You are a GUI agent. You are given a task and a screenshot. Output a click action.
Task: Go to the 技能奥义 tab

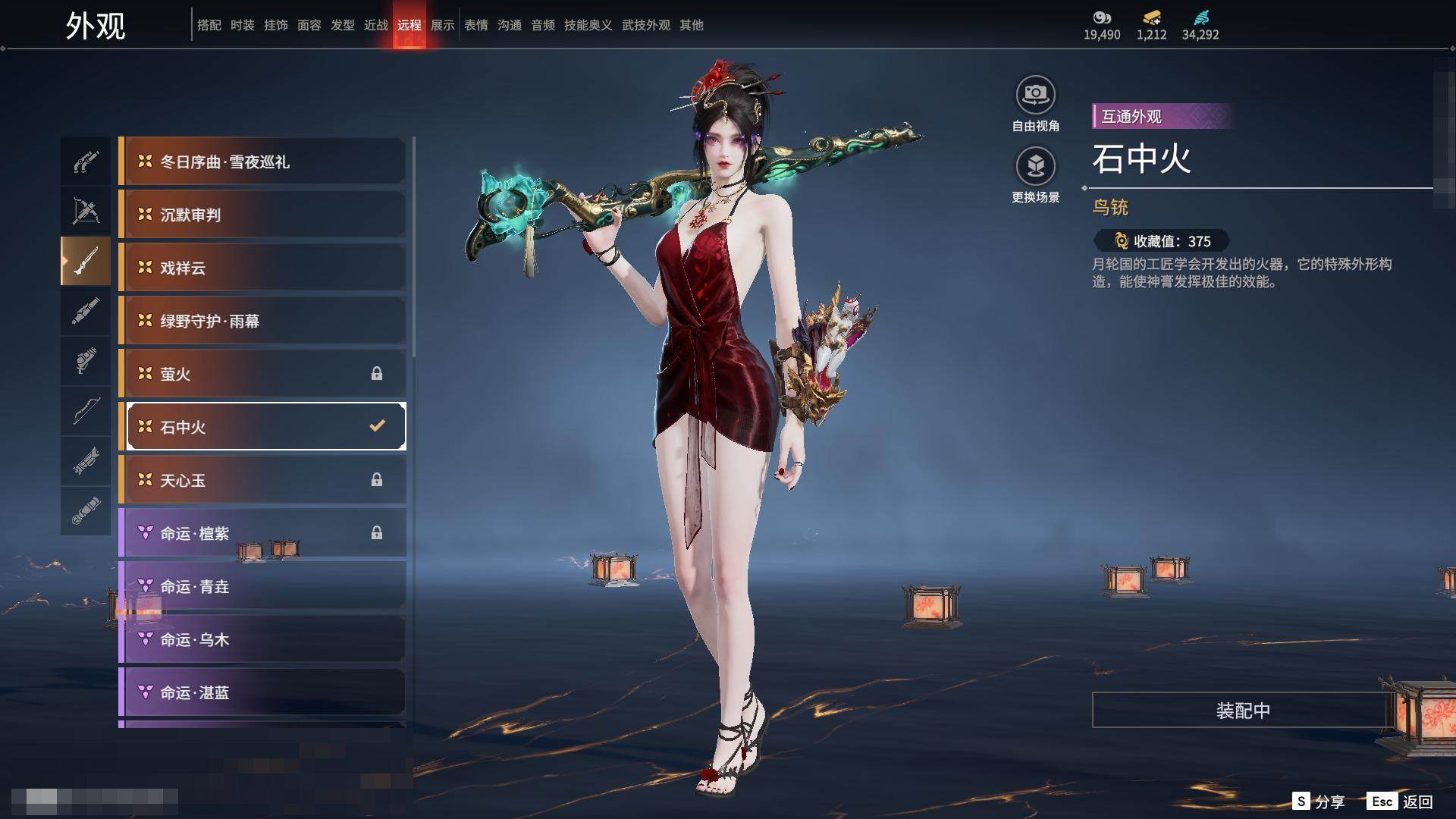pos(588,25)
